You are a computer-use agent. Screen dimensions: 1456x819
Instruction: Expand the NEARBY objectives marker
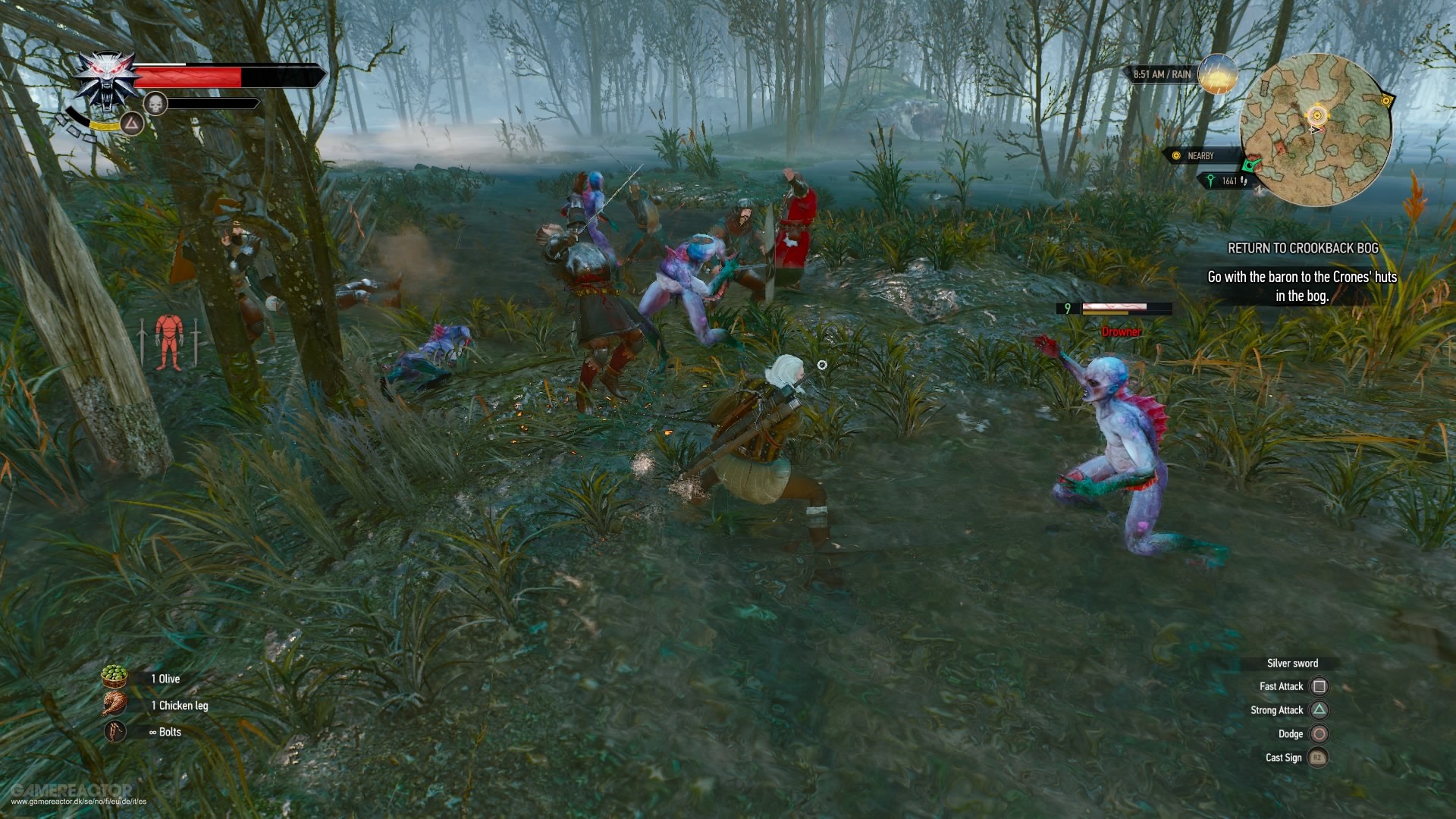click(1196, 155)
